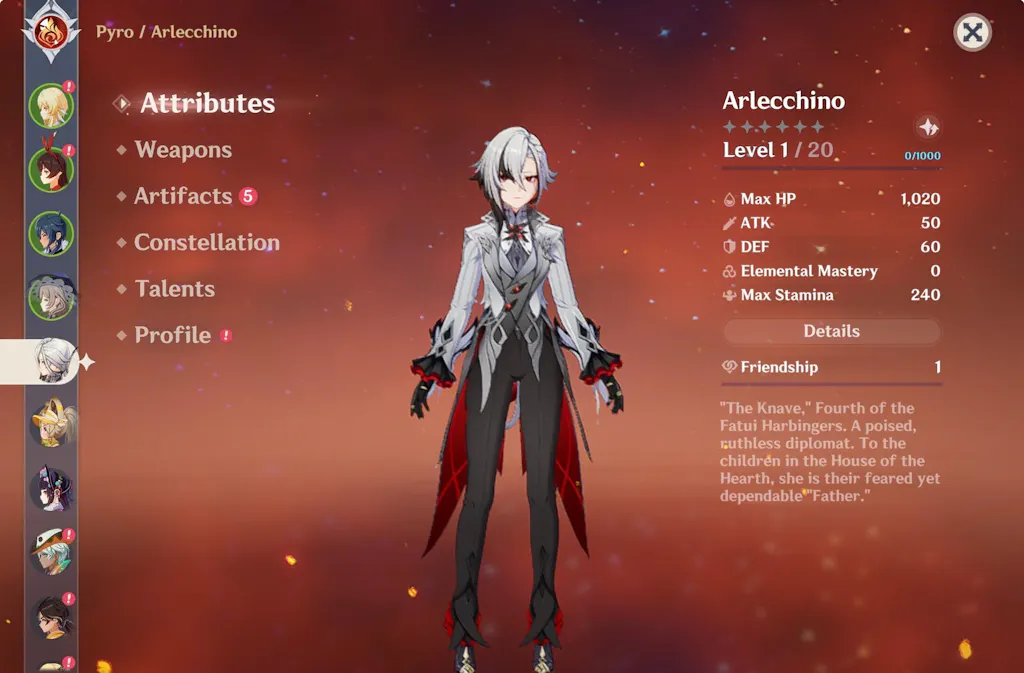This screenshot has width=1024, height=673.
Task: Switch to the white-haired character with orange hat
Action: coord(50,552)
